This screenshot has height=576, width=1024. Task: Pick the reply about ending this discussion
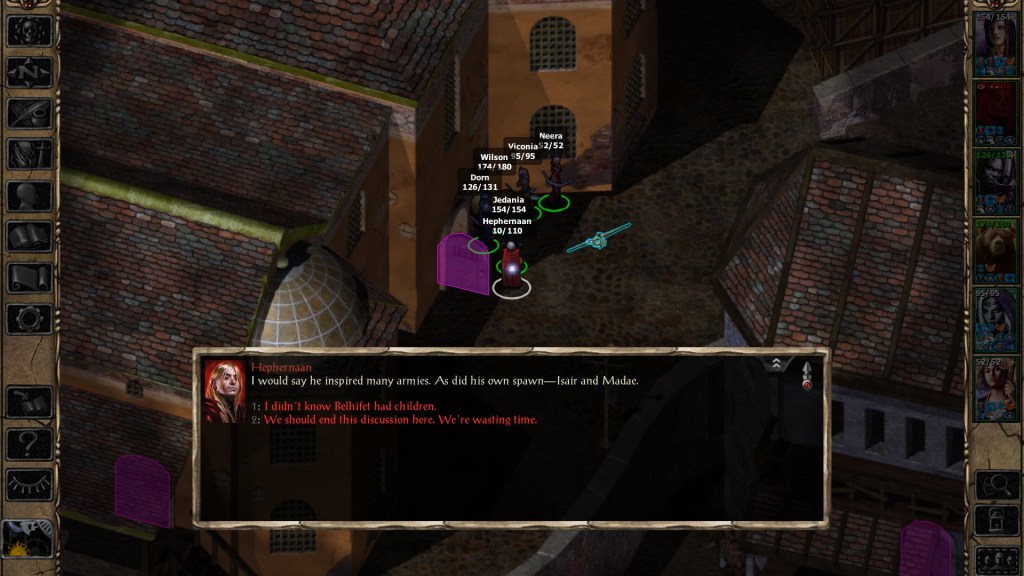(400, 420)
